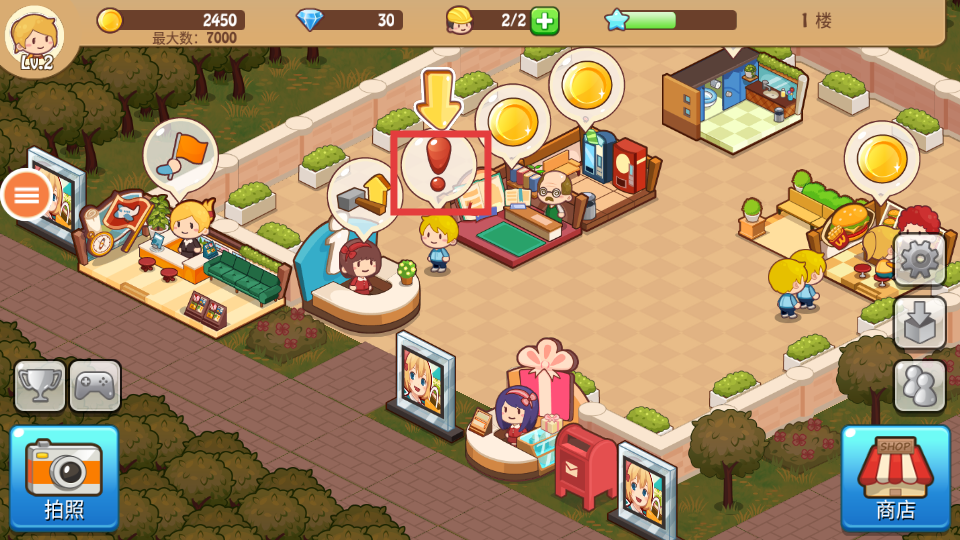Collect the coin bubble above the vending machines

pos(586,85)
